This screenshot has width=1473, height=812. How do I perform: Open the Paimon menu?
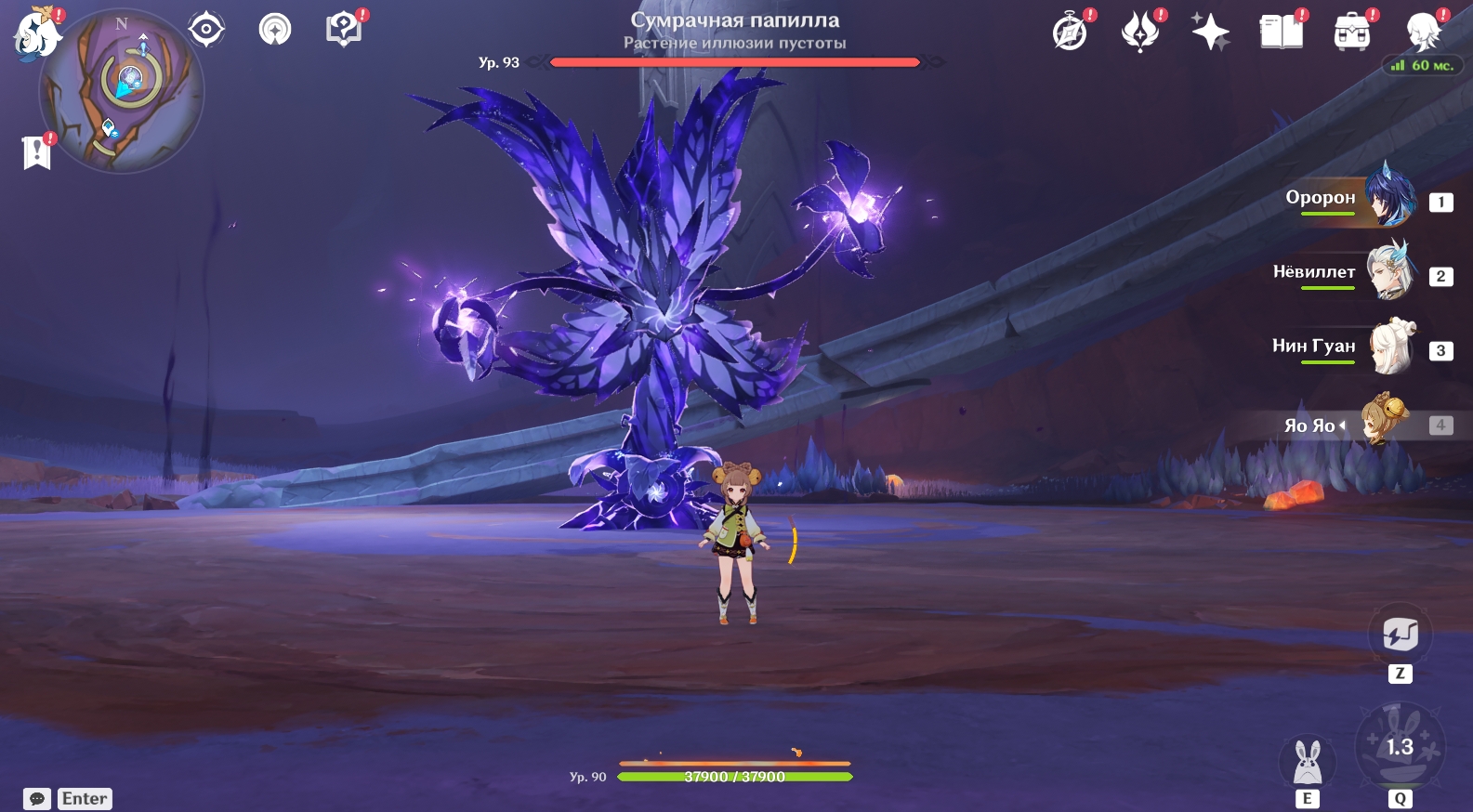coord(35,34)
